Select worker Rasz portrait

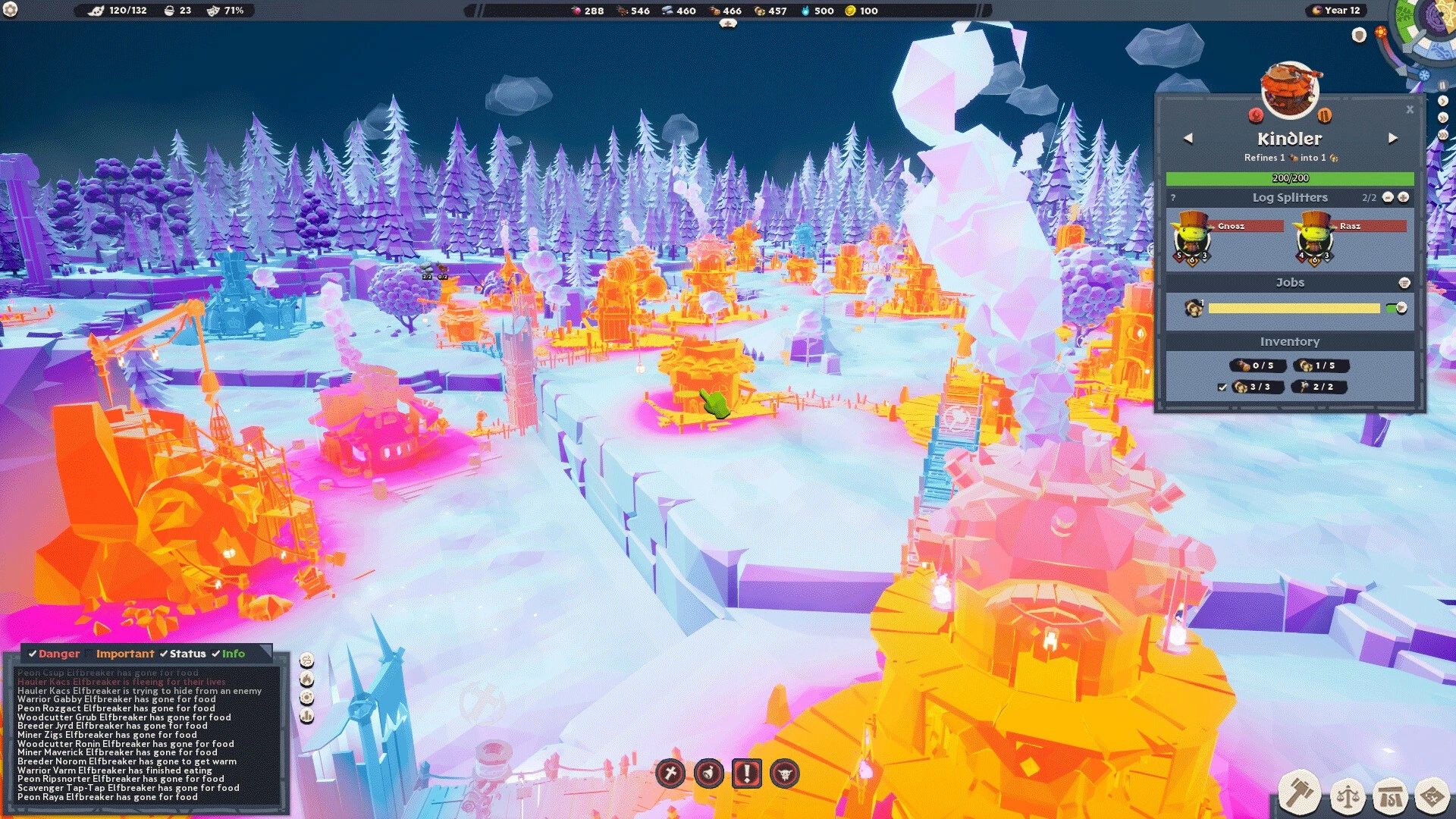(x=1314, y=239)
